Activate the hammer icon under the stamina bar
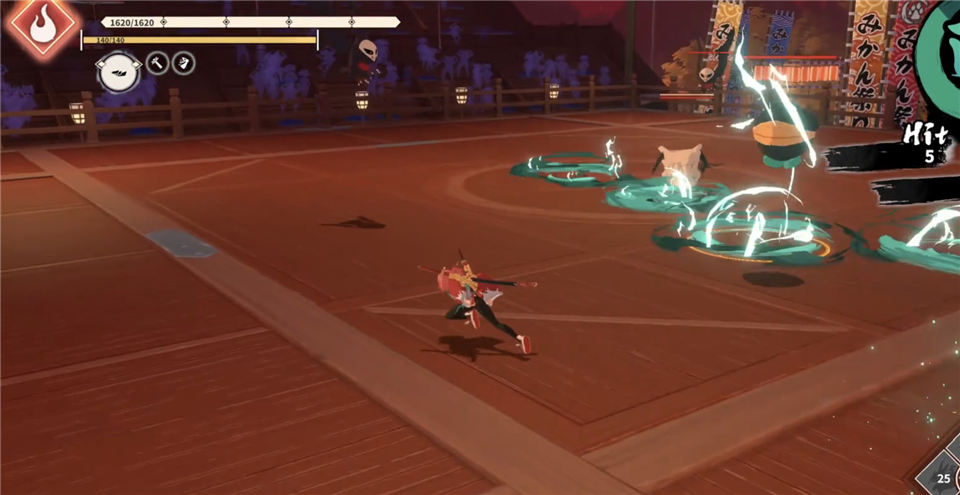Screen dimensions: 960x495 pyautogui.click(x=158, y=63)
